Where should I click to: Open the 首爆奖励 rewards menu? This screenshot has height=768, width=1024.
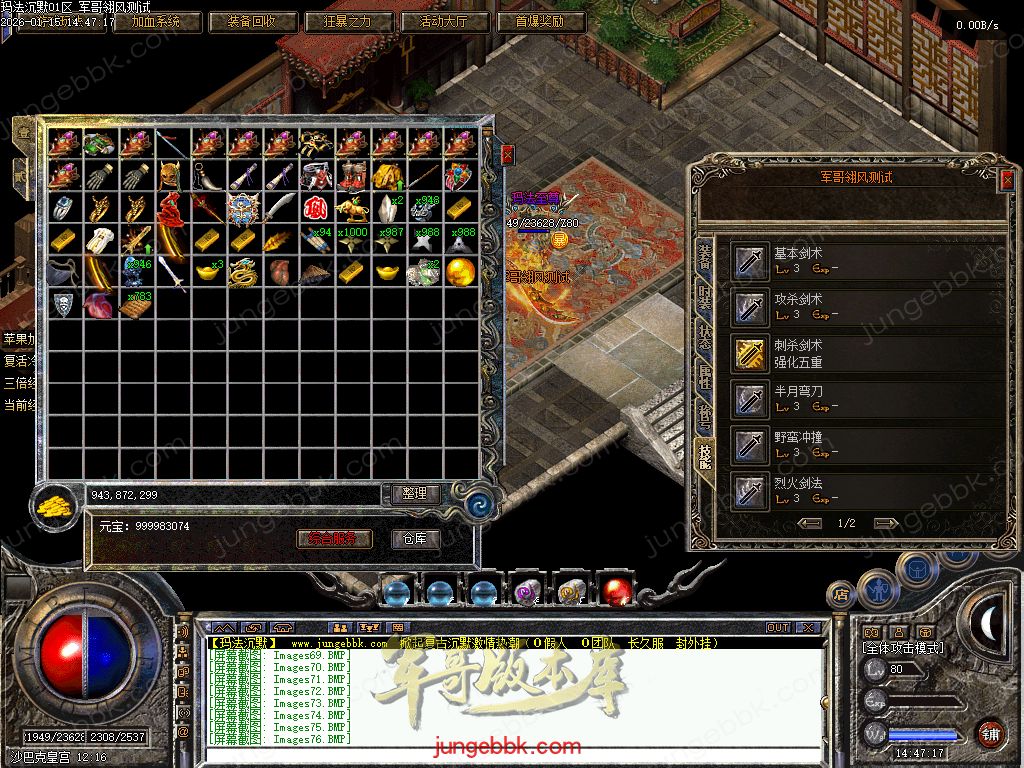coord(541,21)
